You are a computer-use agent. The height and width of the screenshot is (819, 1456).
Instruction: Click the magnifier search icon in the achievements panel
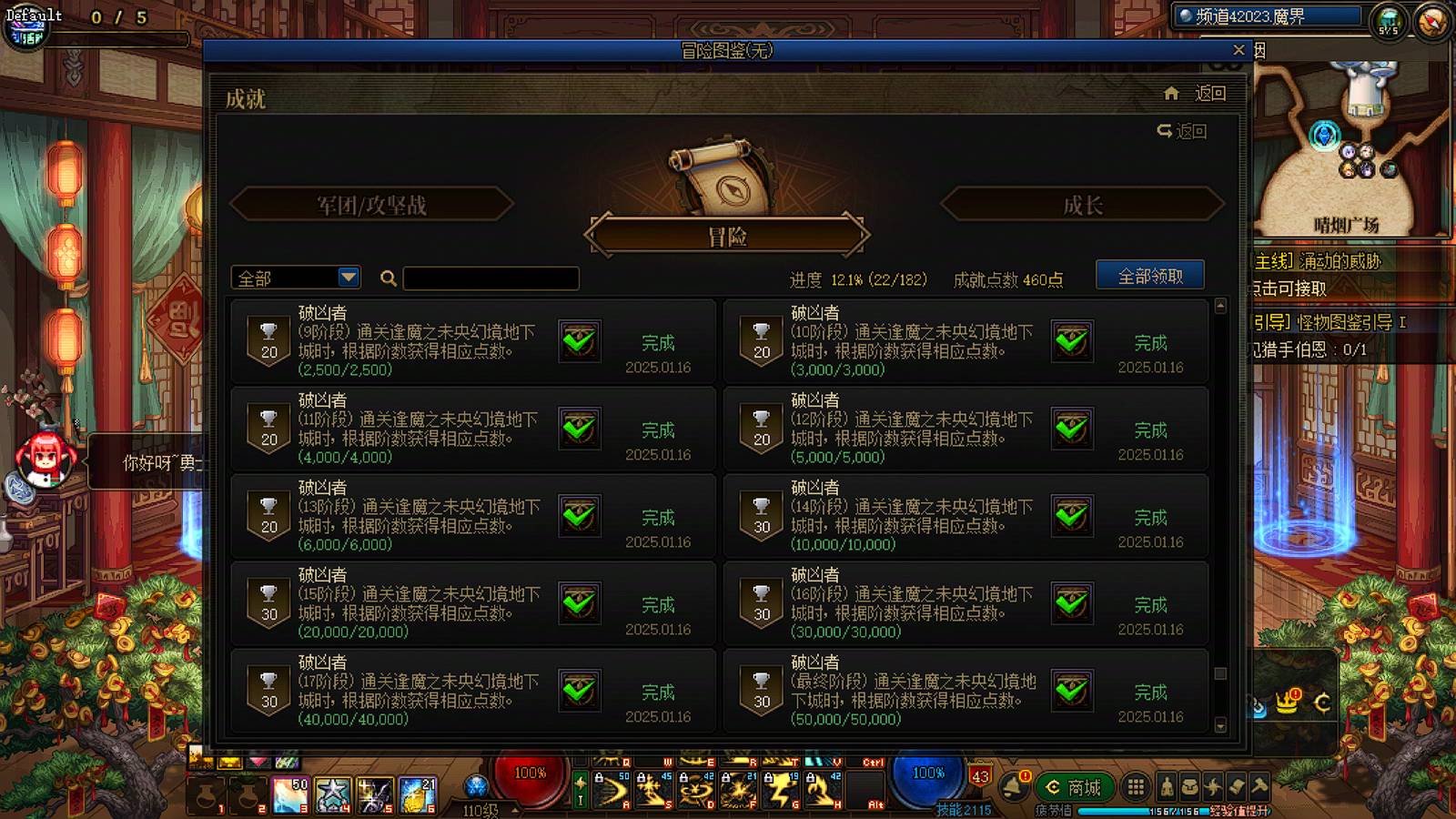click(388, 278)
